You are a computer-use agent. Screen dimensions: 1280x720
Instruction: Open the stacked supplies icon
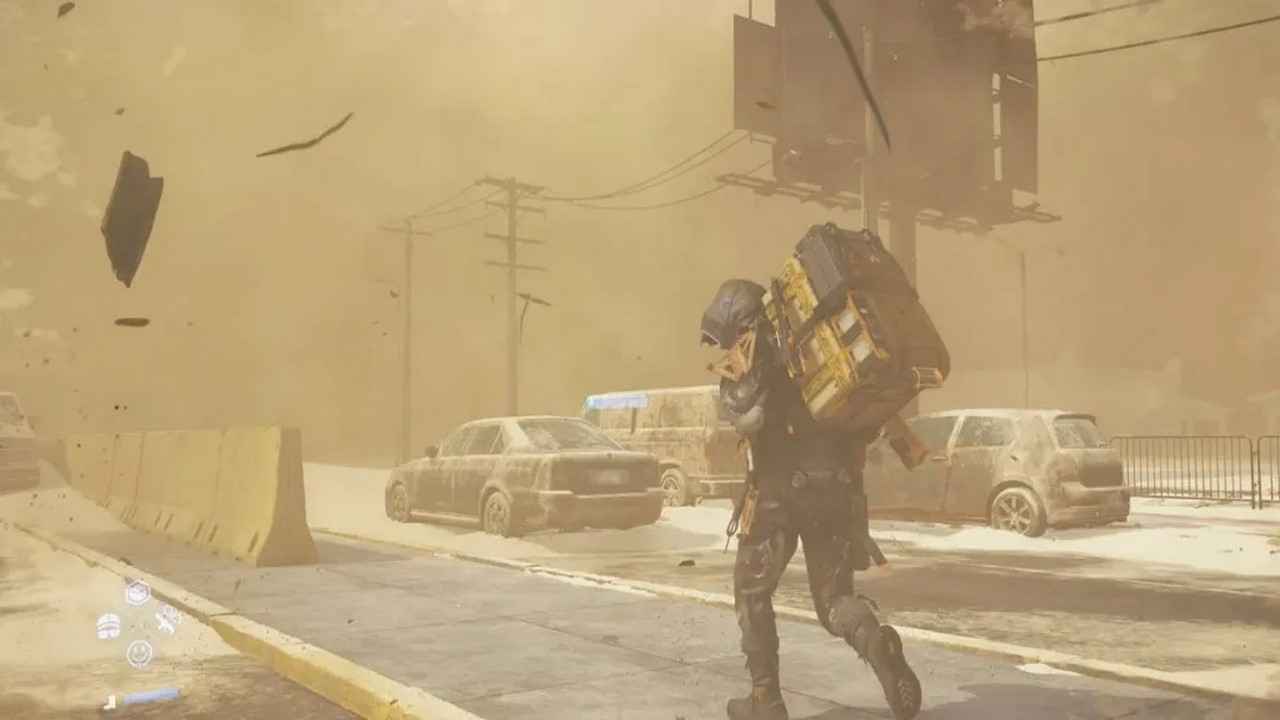pyautogui.click(x=108, y=625)
